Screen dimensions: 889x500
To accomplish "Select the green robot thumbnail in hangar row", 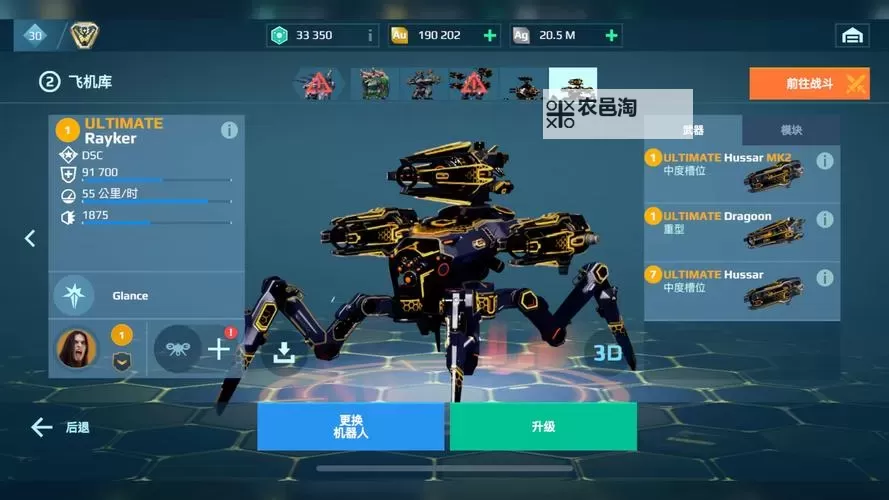I will (x=374, y=84).
